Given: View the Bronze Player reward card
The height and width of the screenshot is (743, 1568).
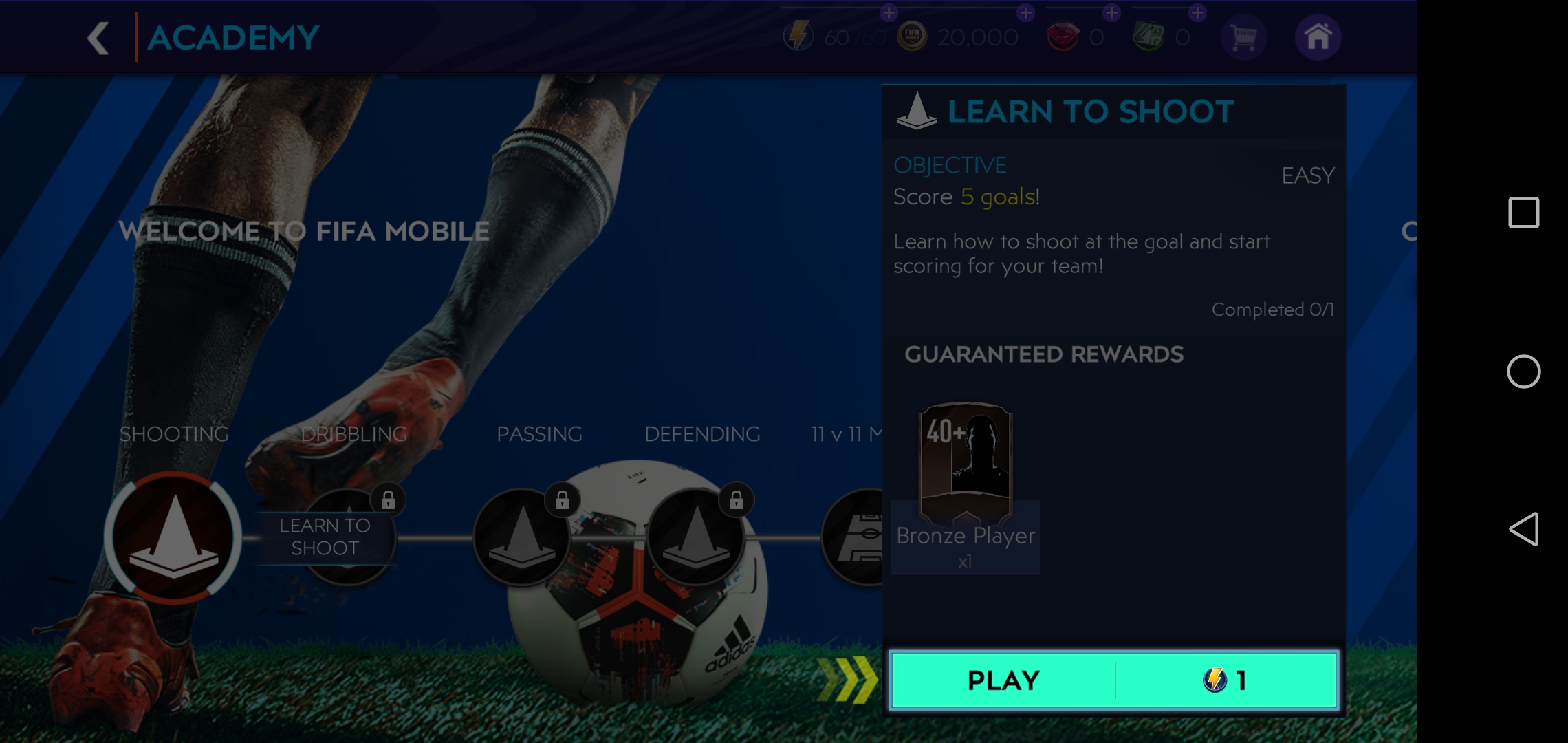Looking at the screenshot, I should pos(966,464).
